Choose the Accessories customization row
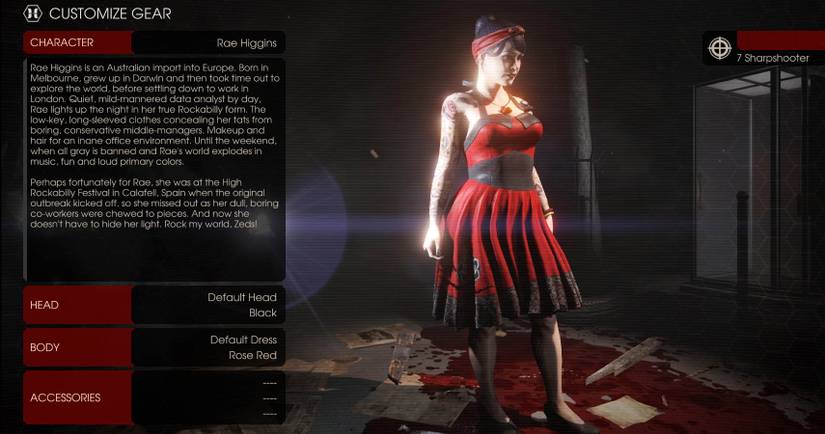The height and width of the screenshot is (434, 825). pos(154,397)
